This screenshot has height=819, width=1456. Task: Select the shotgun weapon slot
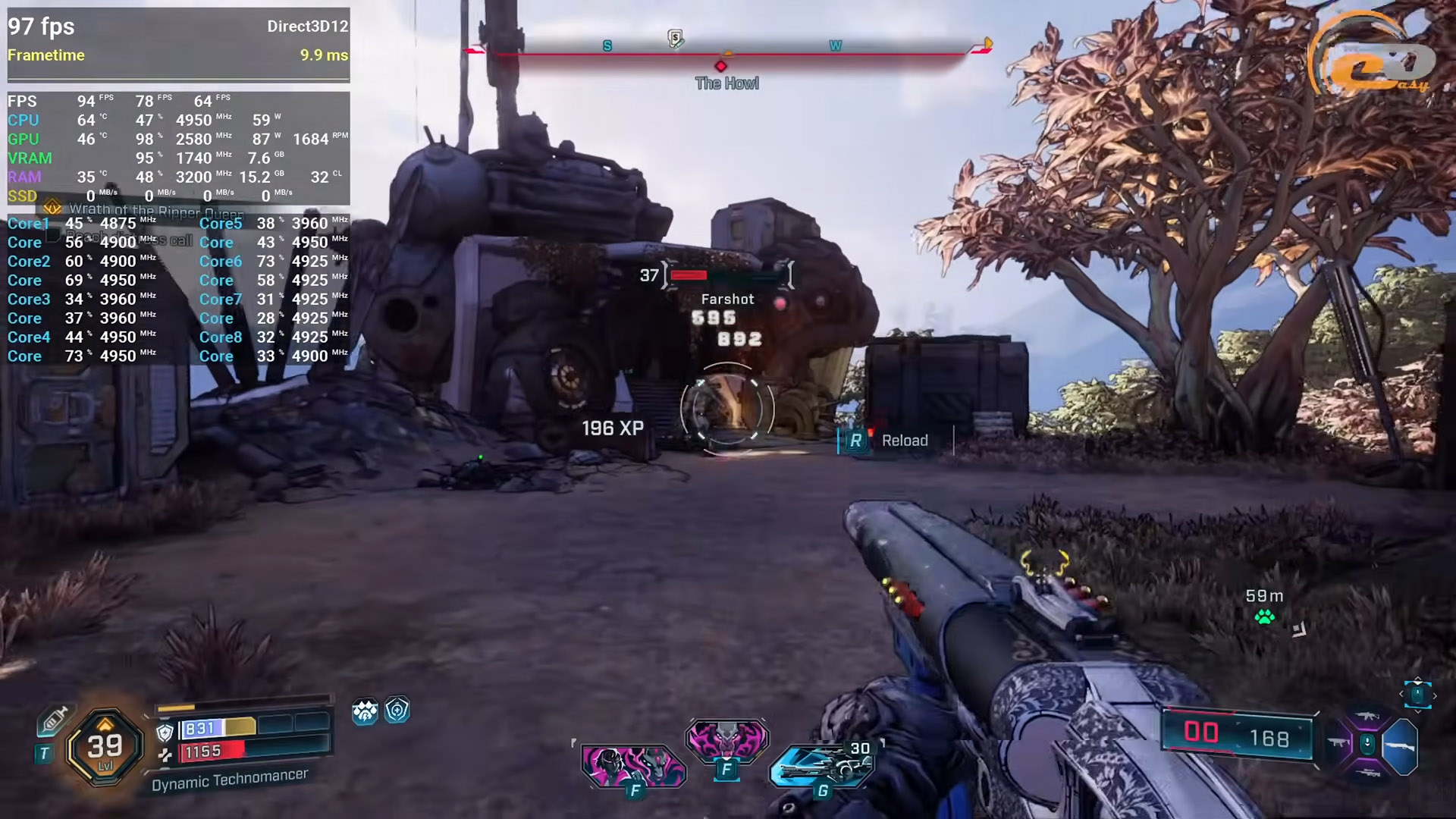click(1400, 746)
